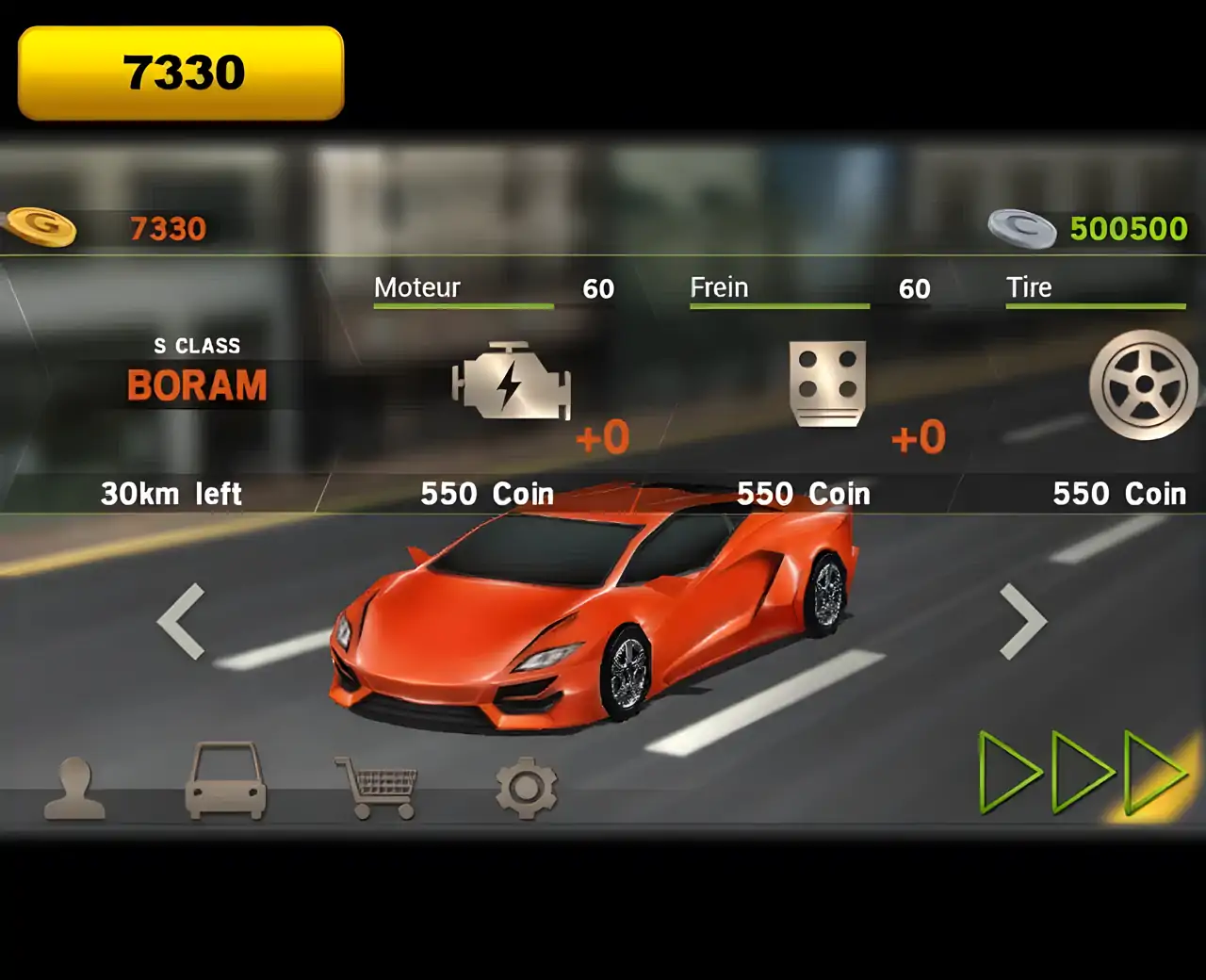The height and width of the screenshot is (980, 1206).
Task: Open the car garage icon
Action: (225, 782)
